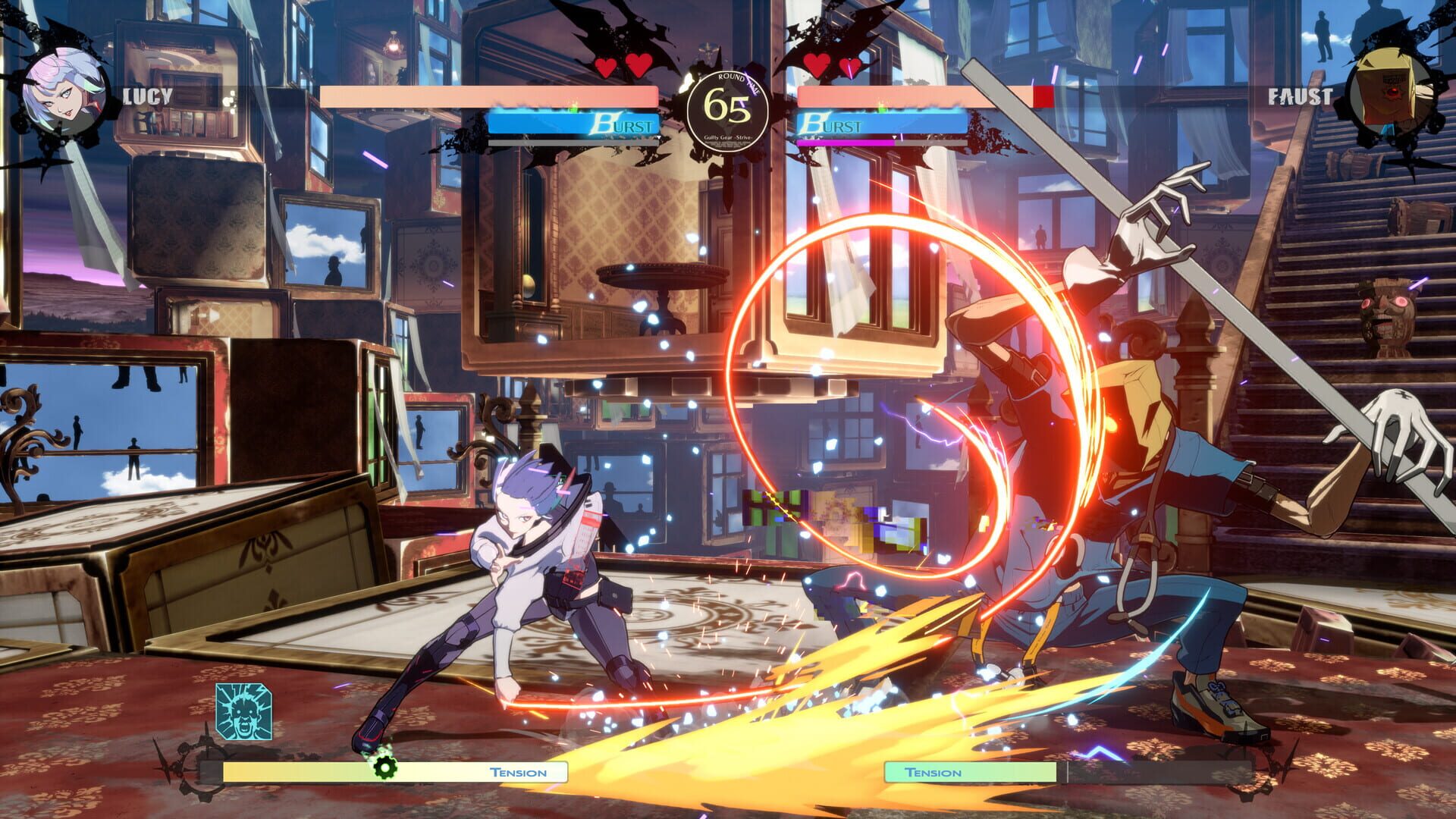Click the first heart above Lucy's health bar

[x=607, y=67]
